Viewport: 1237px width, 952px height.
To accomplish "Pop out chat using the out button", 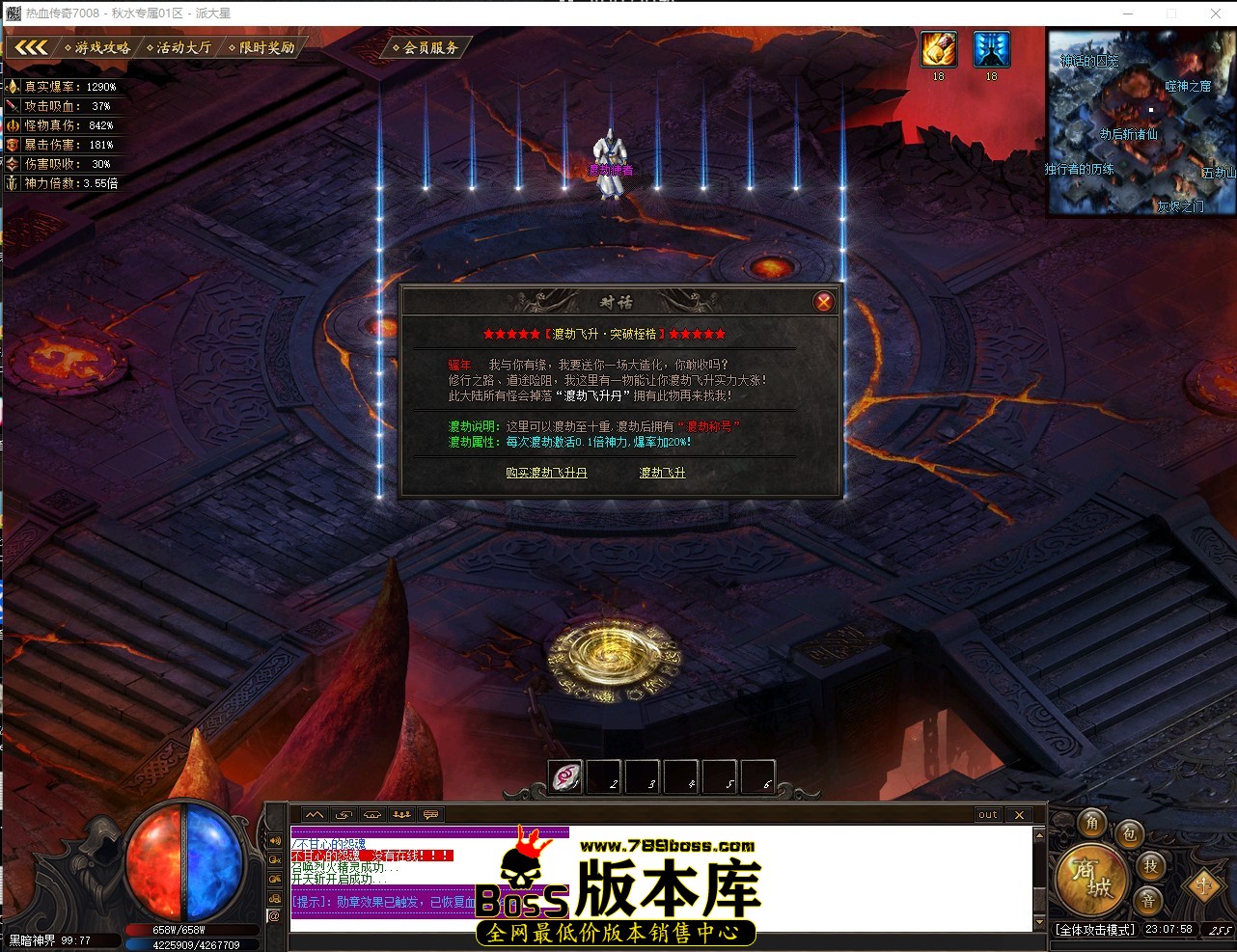I will (x=986, y=815).
